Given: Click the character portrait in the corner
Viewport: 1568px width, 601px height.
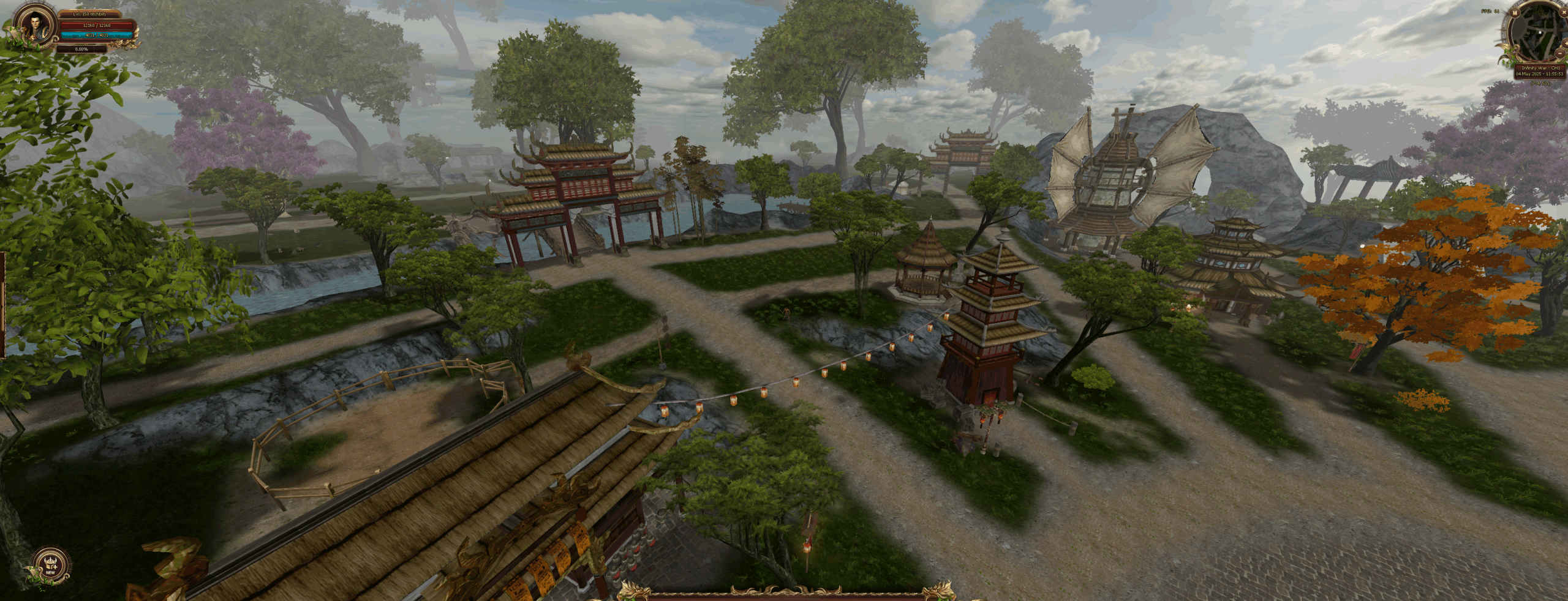Looking at the screenshot, I should (33, 26).
